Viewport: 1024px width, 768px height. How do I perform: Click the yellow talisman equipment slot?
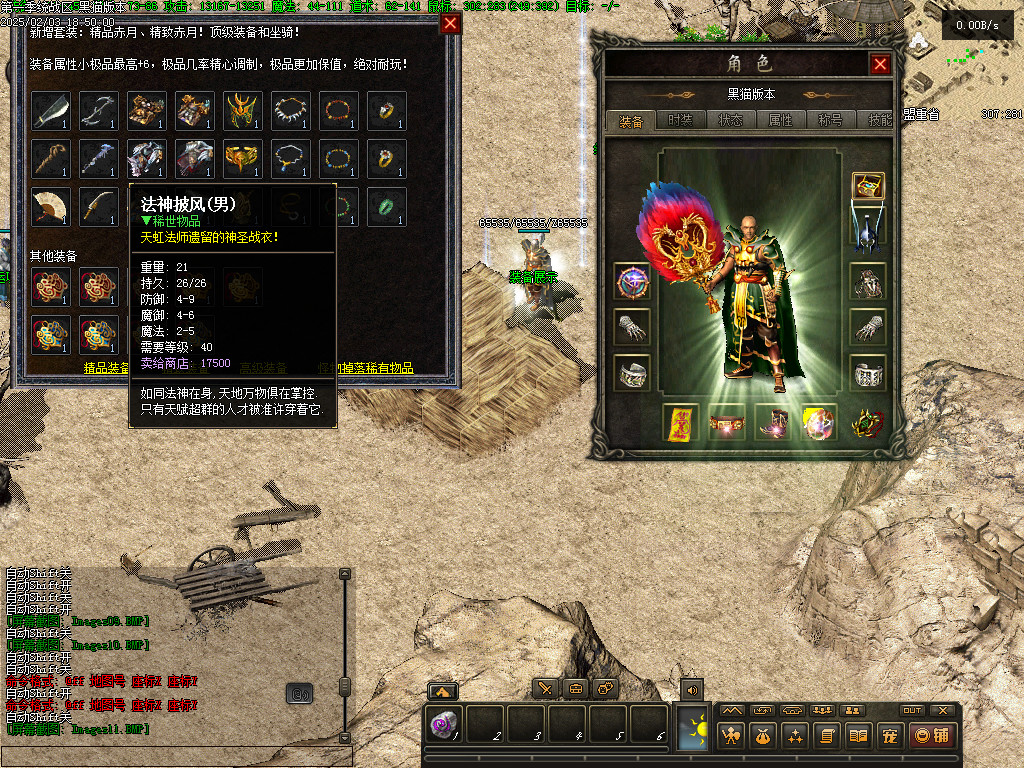[x=681, y=423]
